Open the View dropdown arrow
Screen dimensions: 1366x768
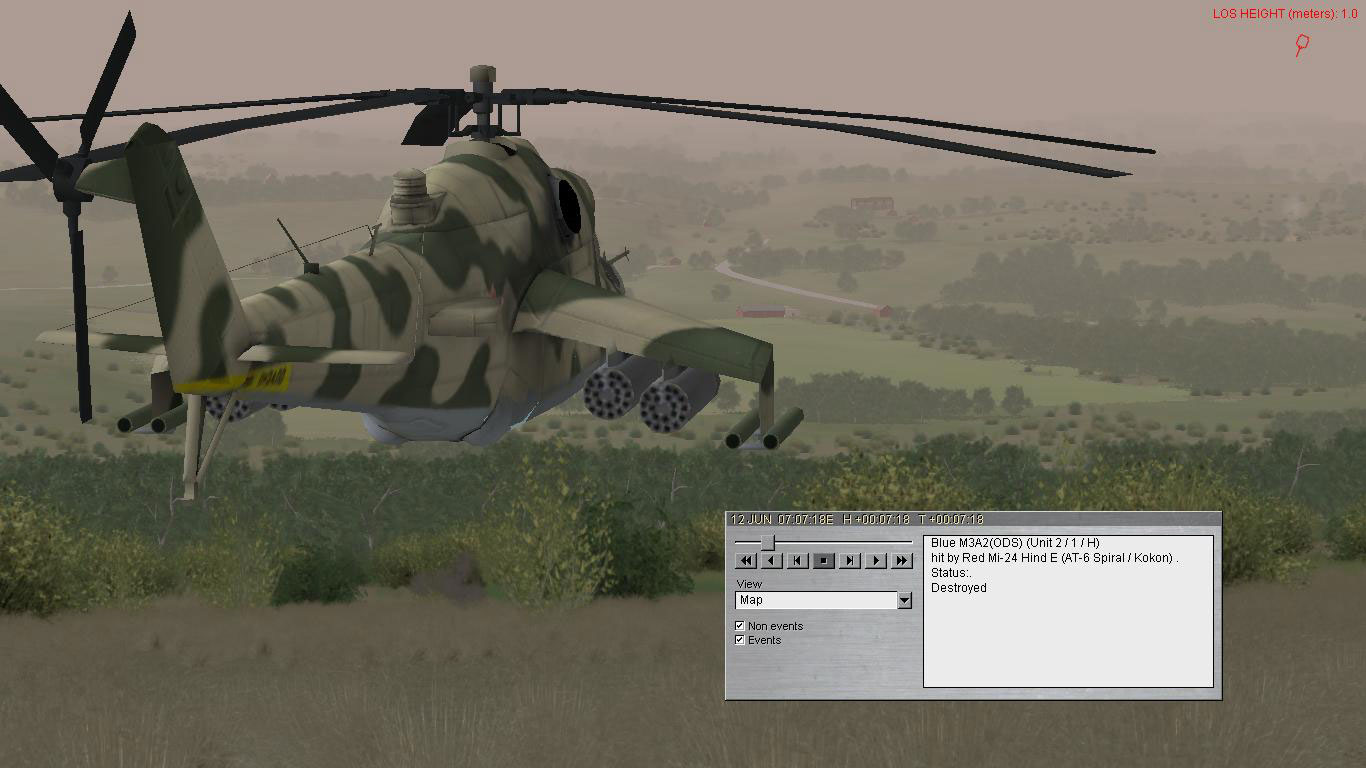(x=906, y=599)
